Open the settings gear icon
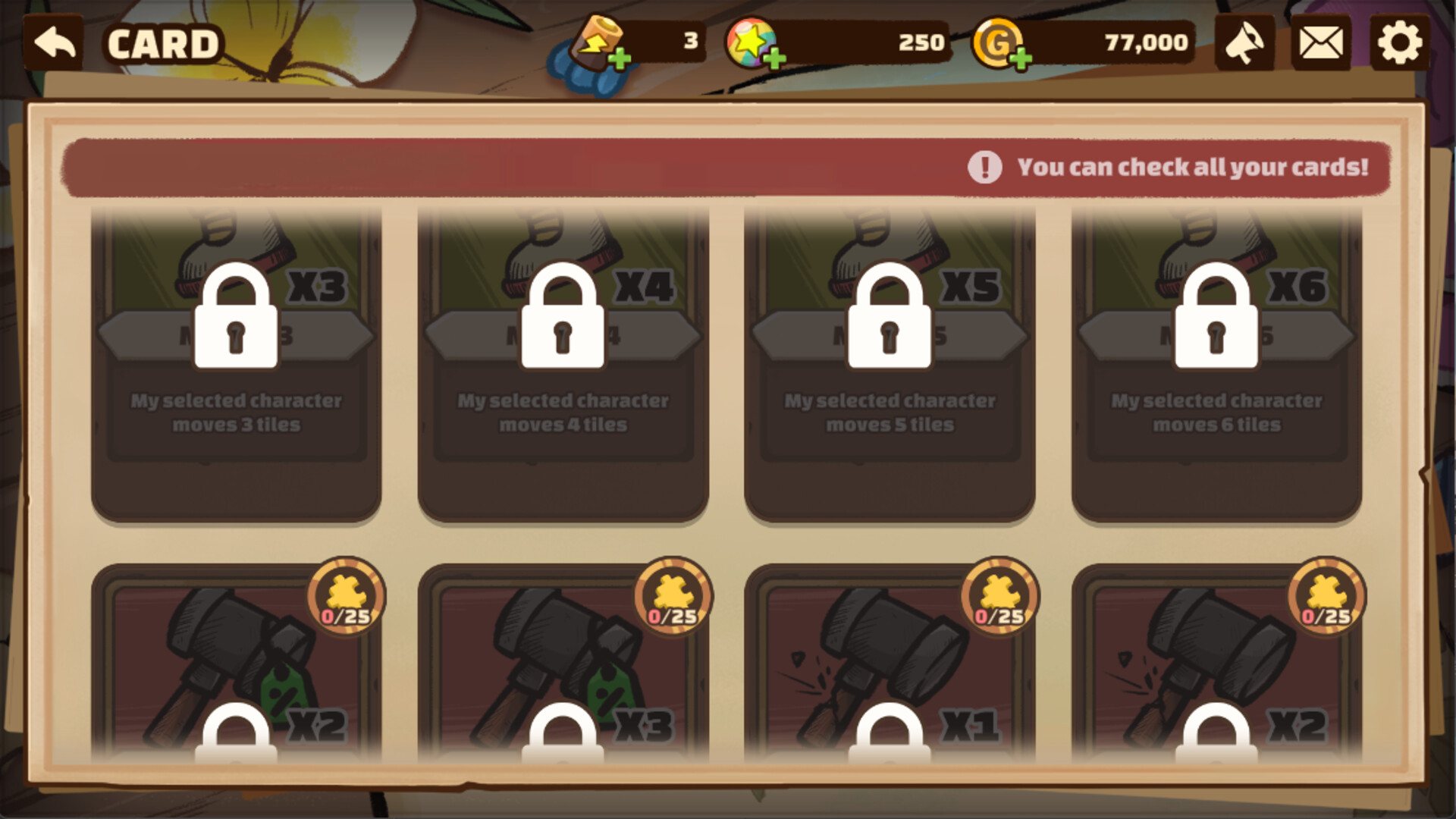This screenshot has height=819, width=1456. click(1399, 42)
